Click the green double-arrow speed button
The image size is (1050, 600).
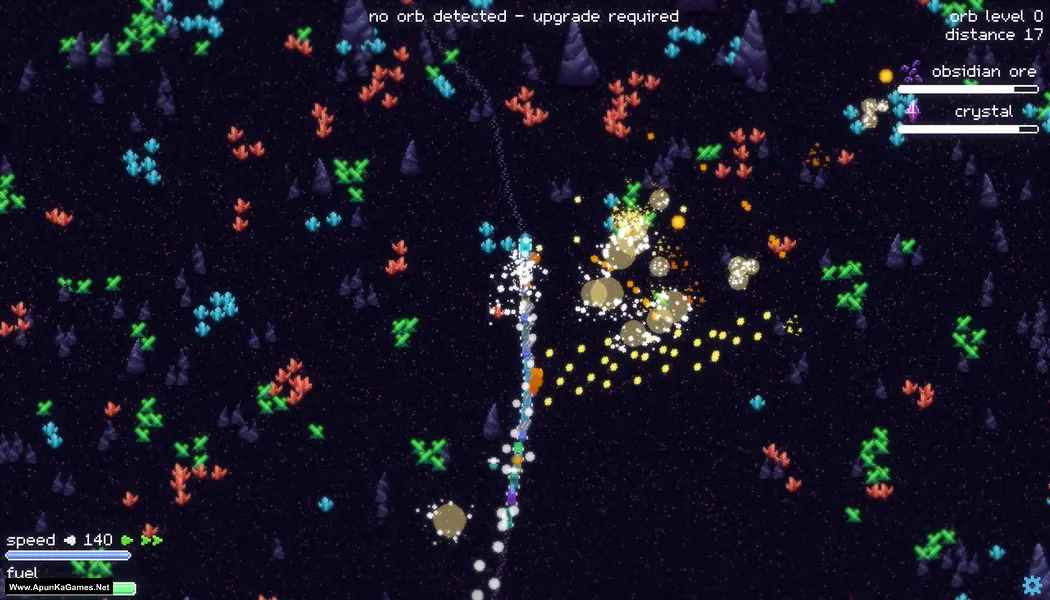click(151, 540)
